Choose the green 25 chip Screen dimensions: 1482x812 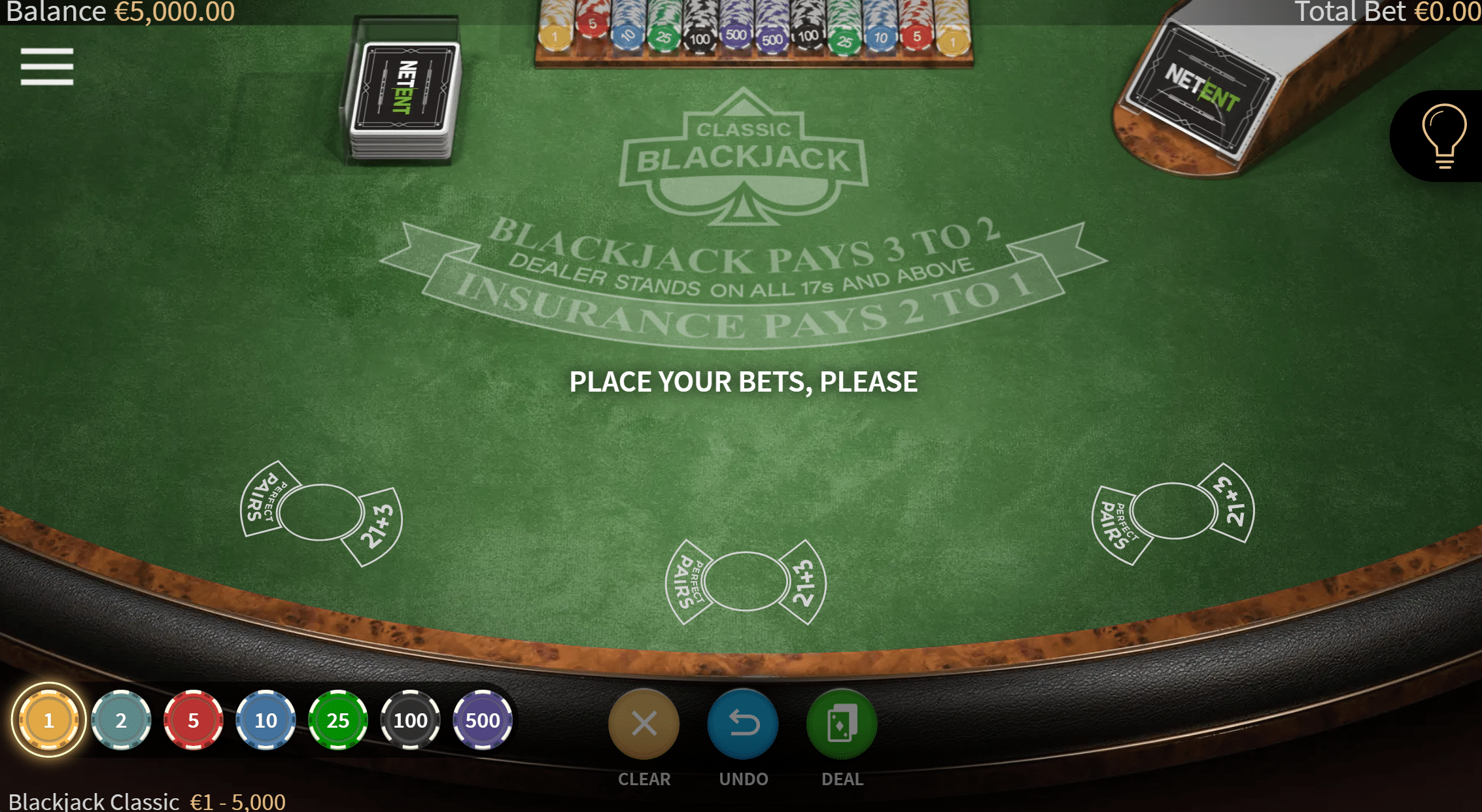337,720
